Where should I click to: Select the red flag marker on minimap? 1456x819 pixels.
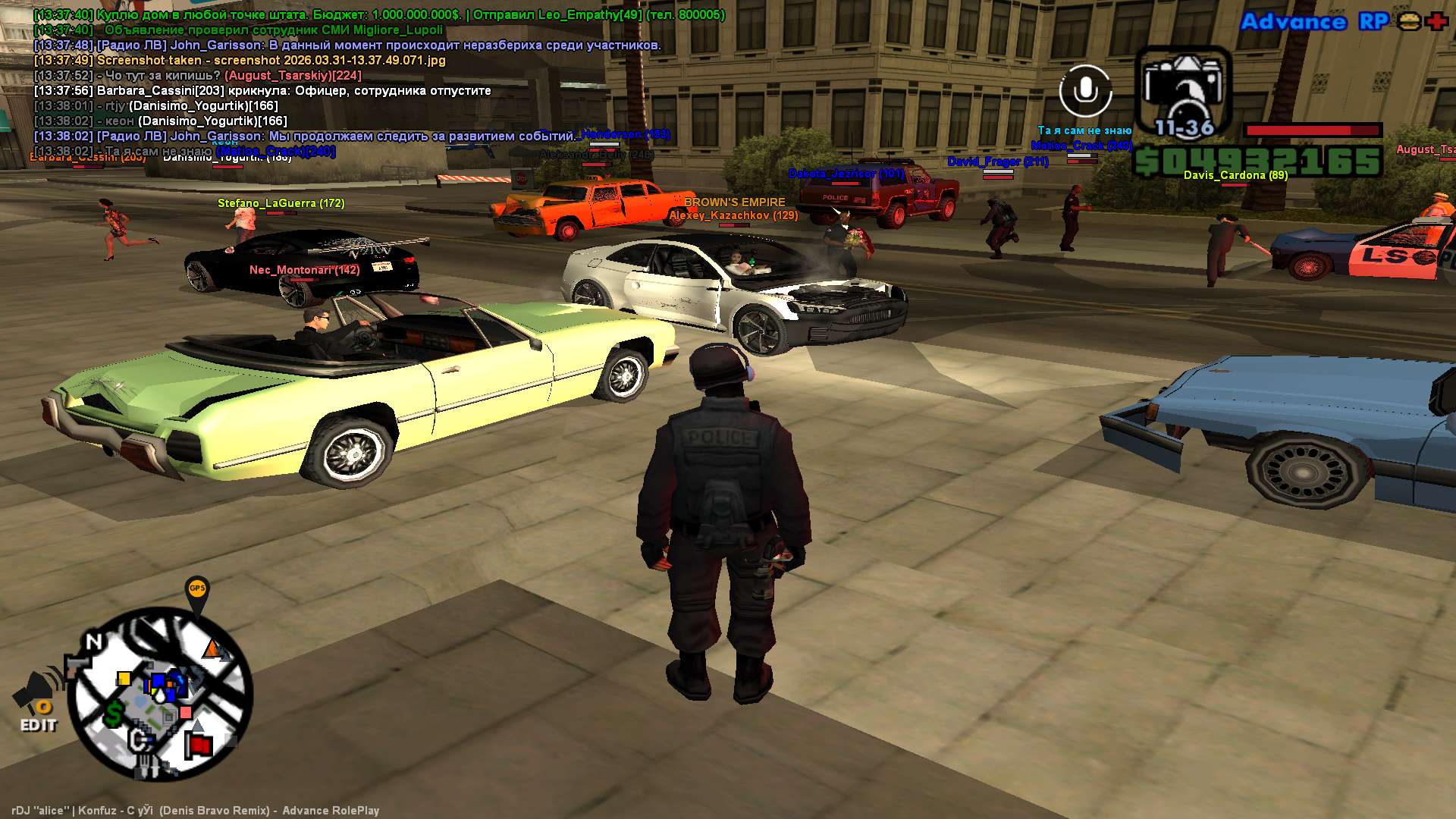[199, 745]
